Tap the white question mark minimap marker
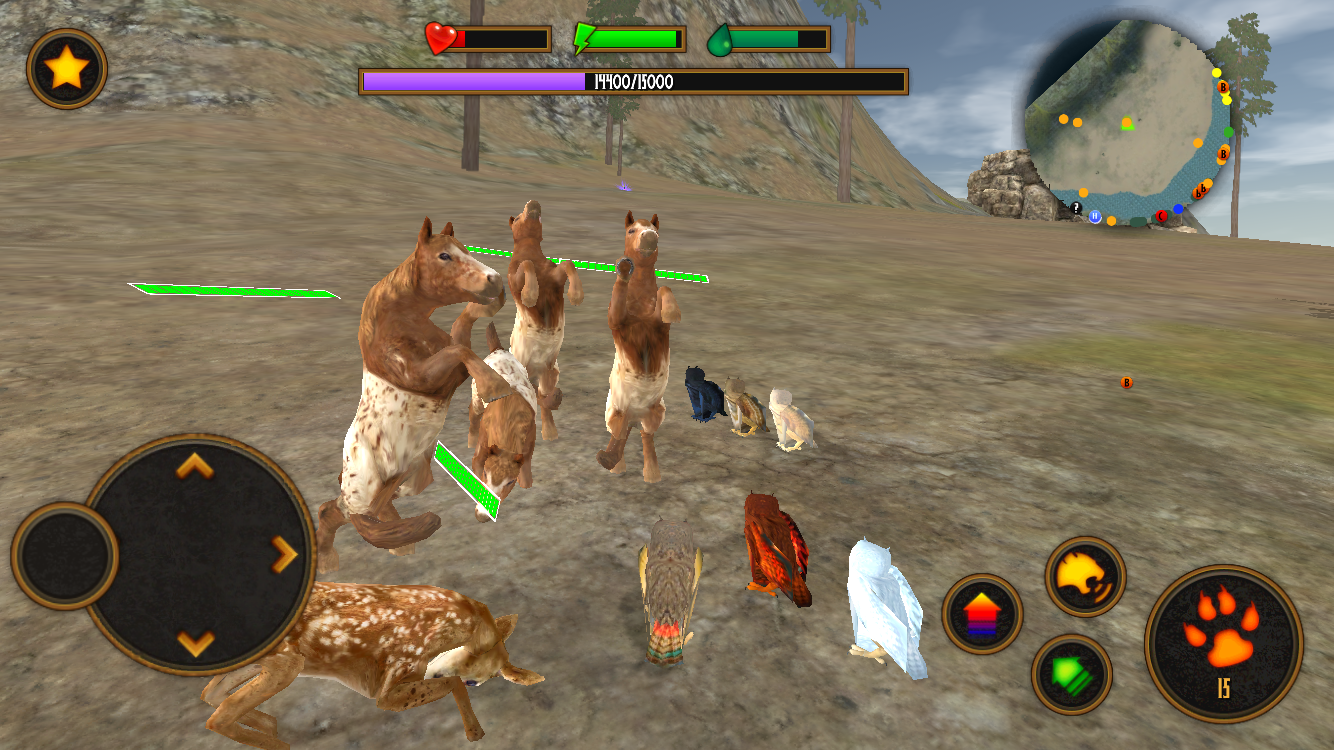 1077,208
